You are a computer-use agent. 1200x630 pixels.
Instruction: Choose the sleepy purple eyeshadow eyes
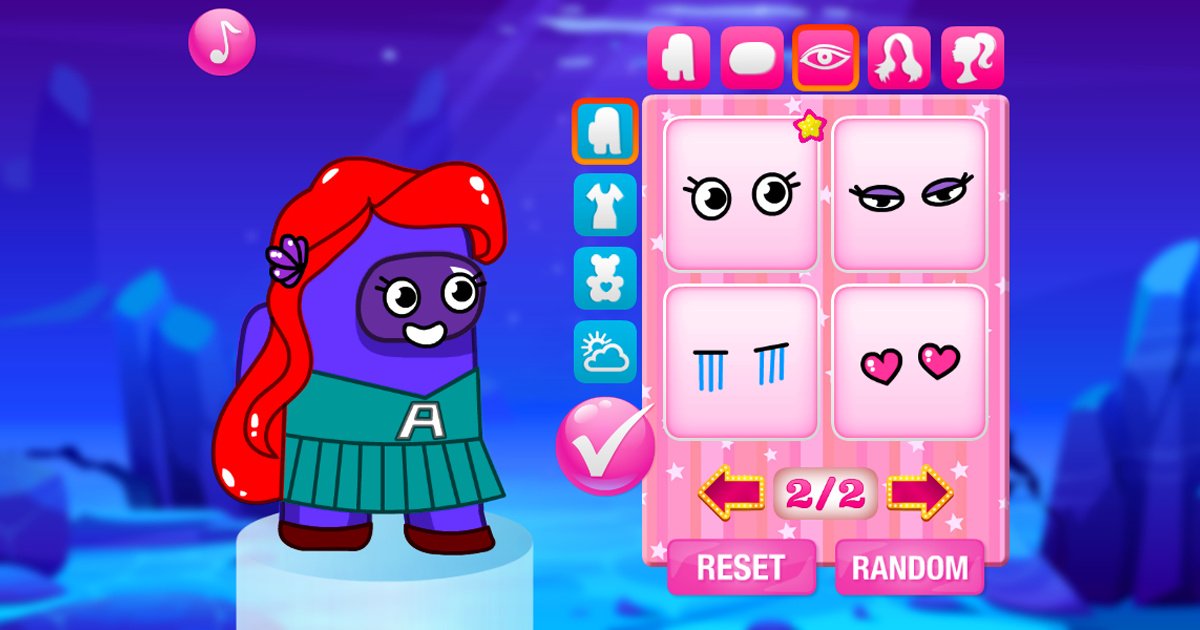(910, 194)
